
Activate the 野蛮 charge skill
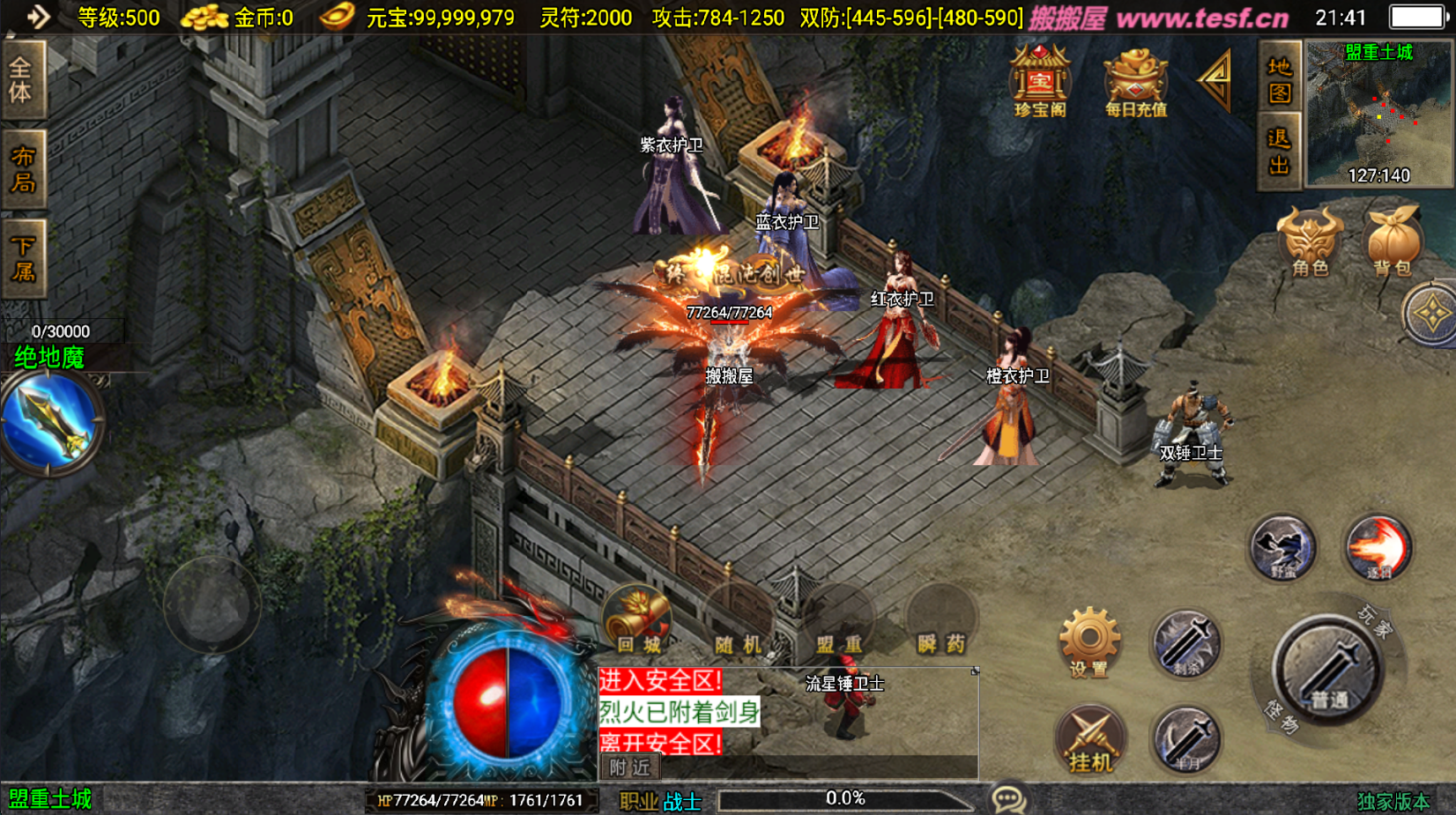point(1282,548)
